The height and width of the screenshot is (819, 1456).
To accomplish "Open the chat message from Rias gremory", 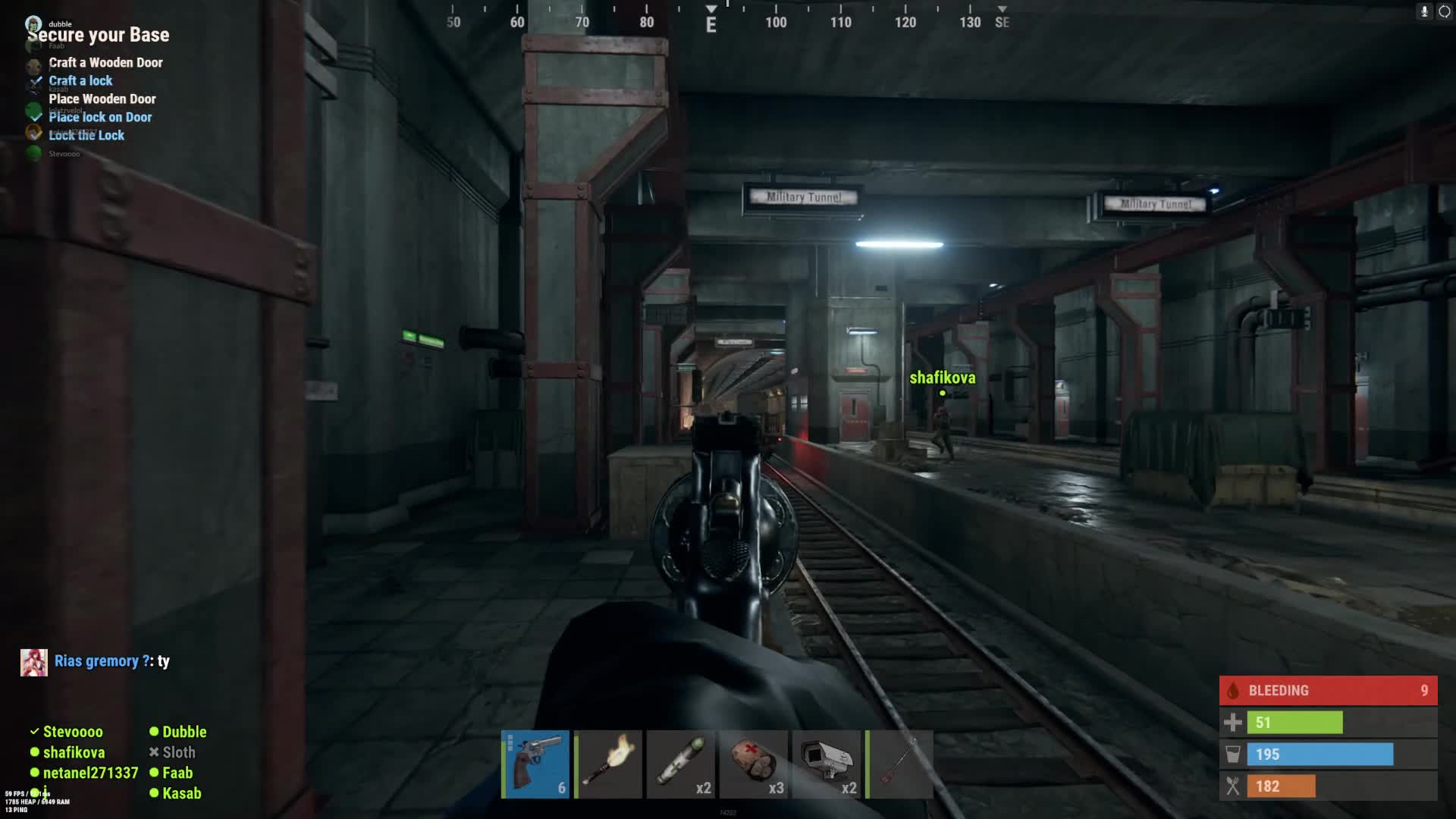I will pyautogui.click(x=111, y=661).
